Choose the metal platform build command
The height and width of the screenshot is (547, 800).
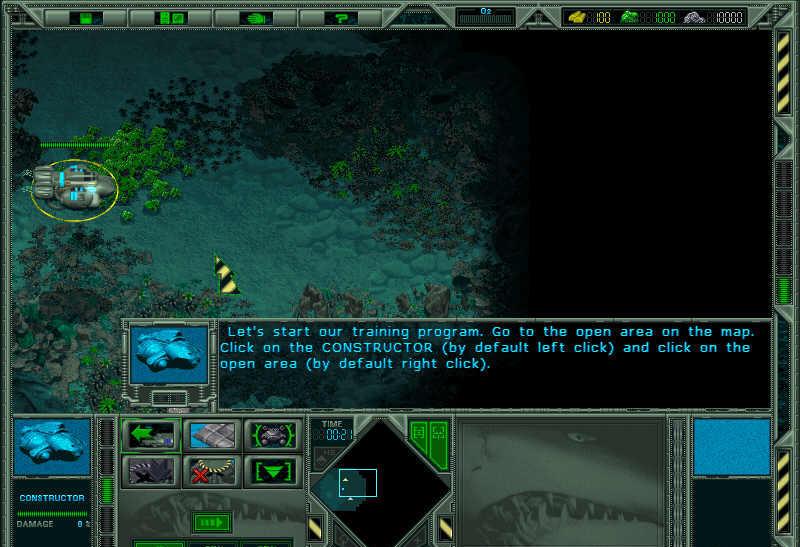[x=211, y=436]
